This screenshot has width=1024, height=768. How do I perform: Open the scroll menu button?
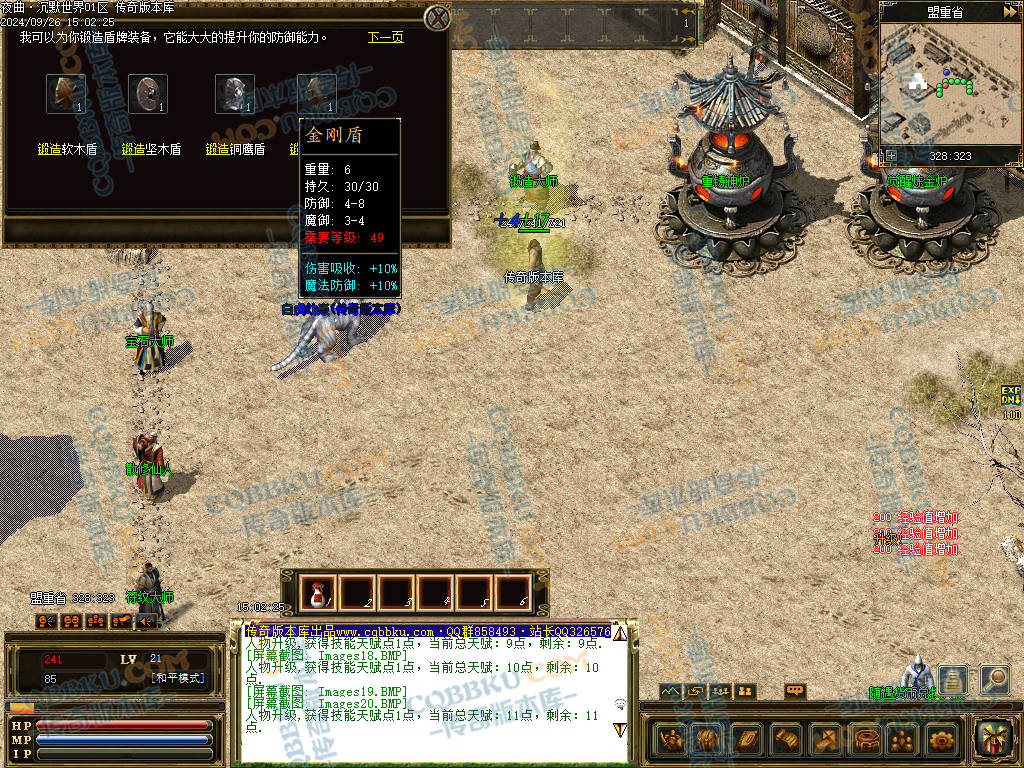pyautogui.click(x=786, y=740)
